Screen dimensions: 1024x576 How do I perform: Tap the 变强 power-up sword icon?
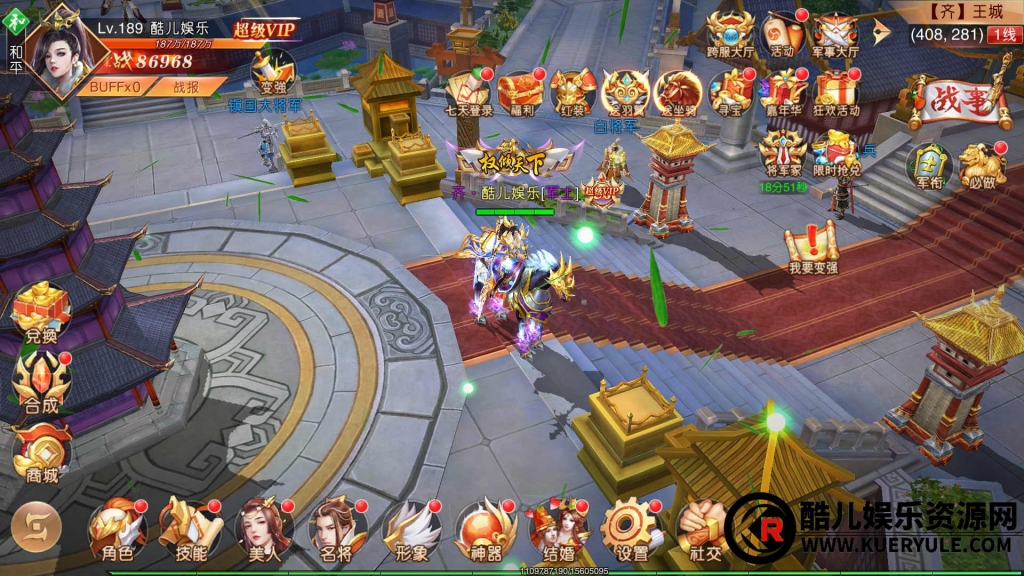273,72
